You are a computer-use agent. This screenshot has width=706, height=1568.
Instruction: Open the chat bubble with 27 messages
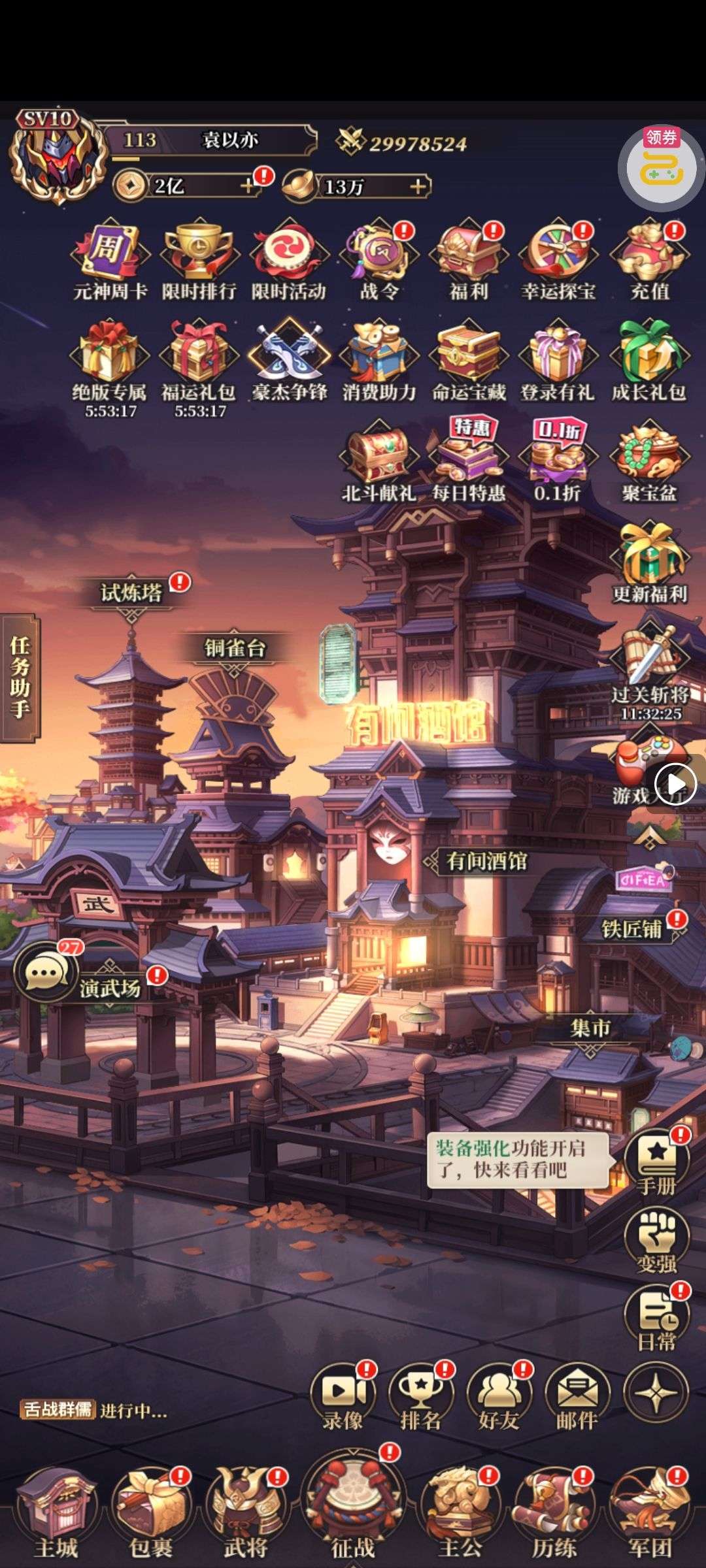[46, 973]
